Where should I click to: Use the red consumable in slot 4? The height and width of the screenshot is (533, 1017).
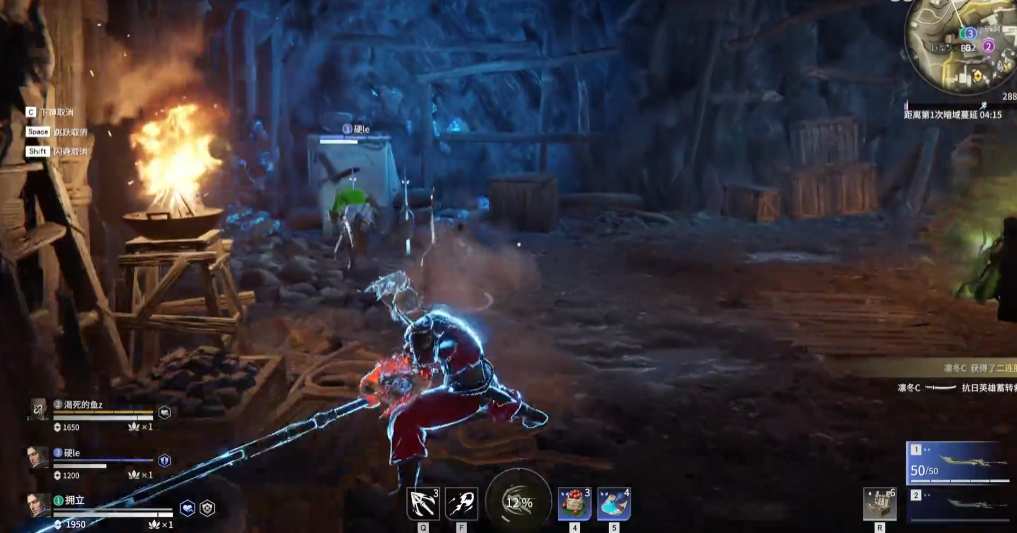click(574, 504)
